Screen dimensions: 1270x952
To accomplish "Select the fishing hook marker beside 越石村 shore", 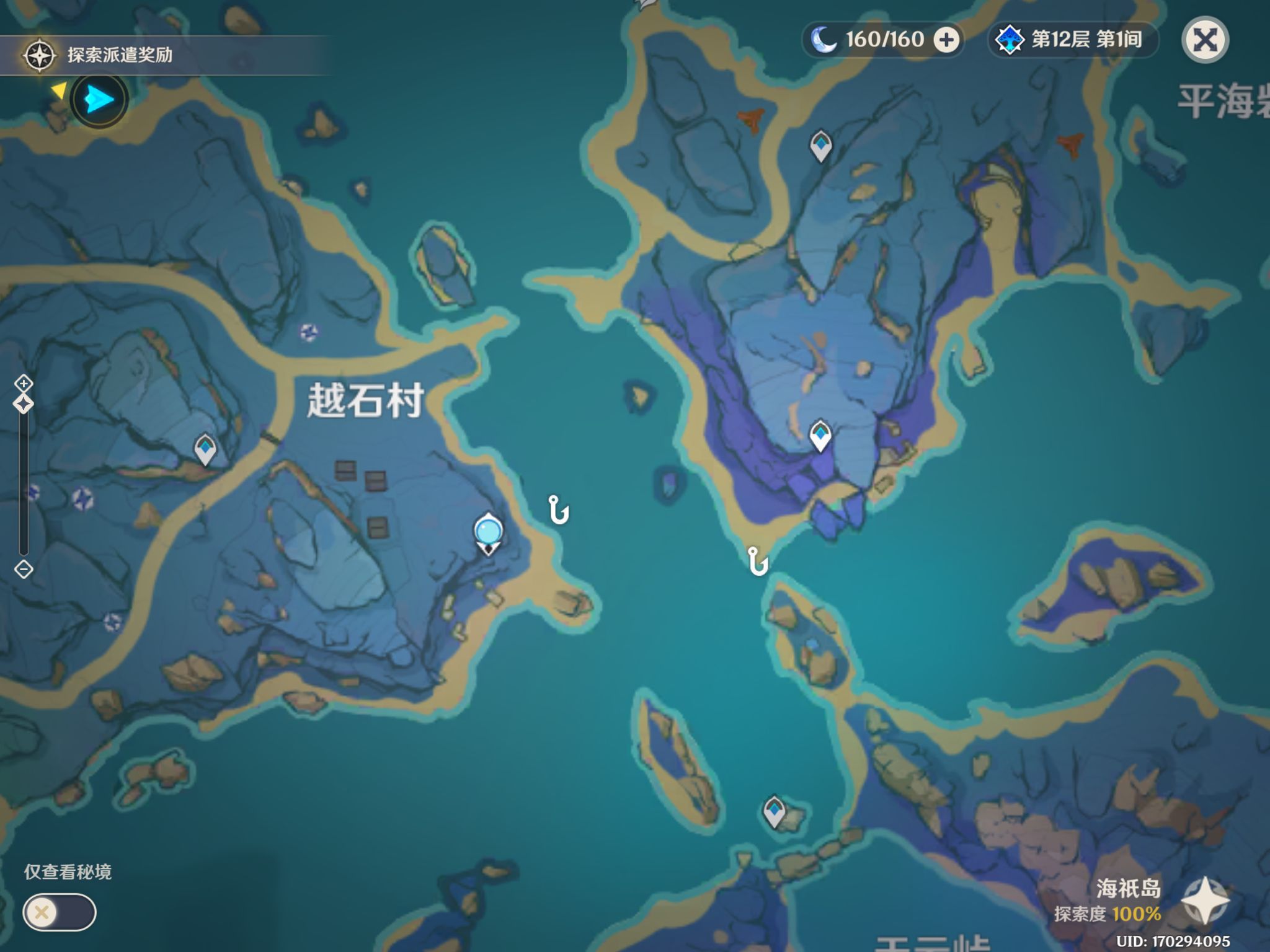I will coord(558,510).
